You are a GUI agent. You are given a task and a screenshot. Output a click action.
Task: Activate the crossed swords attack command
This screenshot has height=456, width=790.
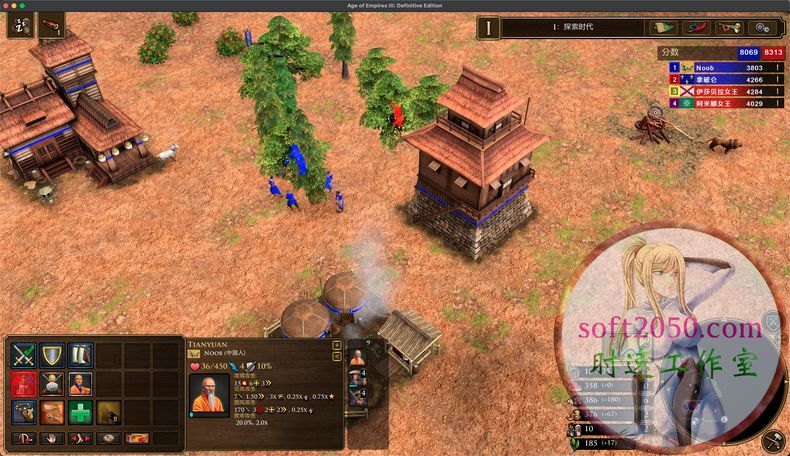[24, 356]
